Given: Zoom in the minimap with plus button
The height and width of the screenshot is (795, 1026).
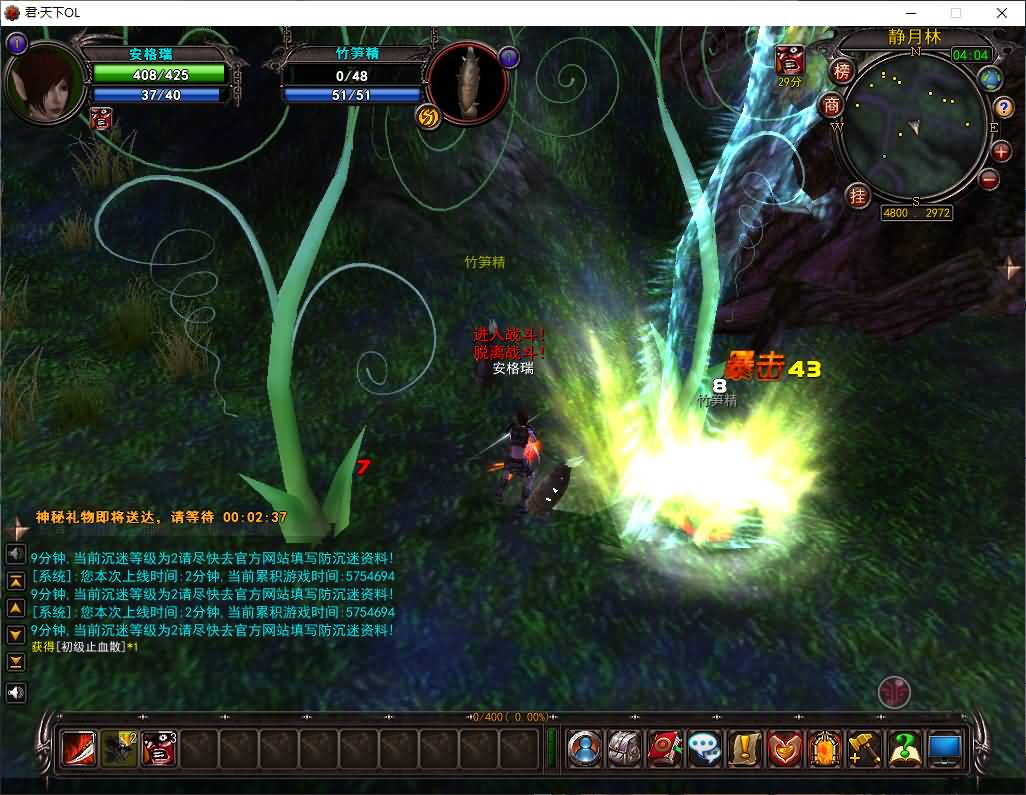Looking at the screenshot, I should [1001, 152].
